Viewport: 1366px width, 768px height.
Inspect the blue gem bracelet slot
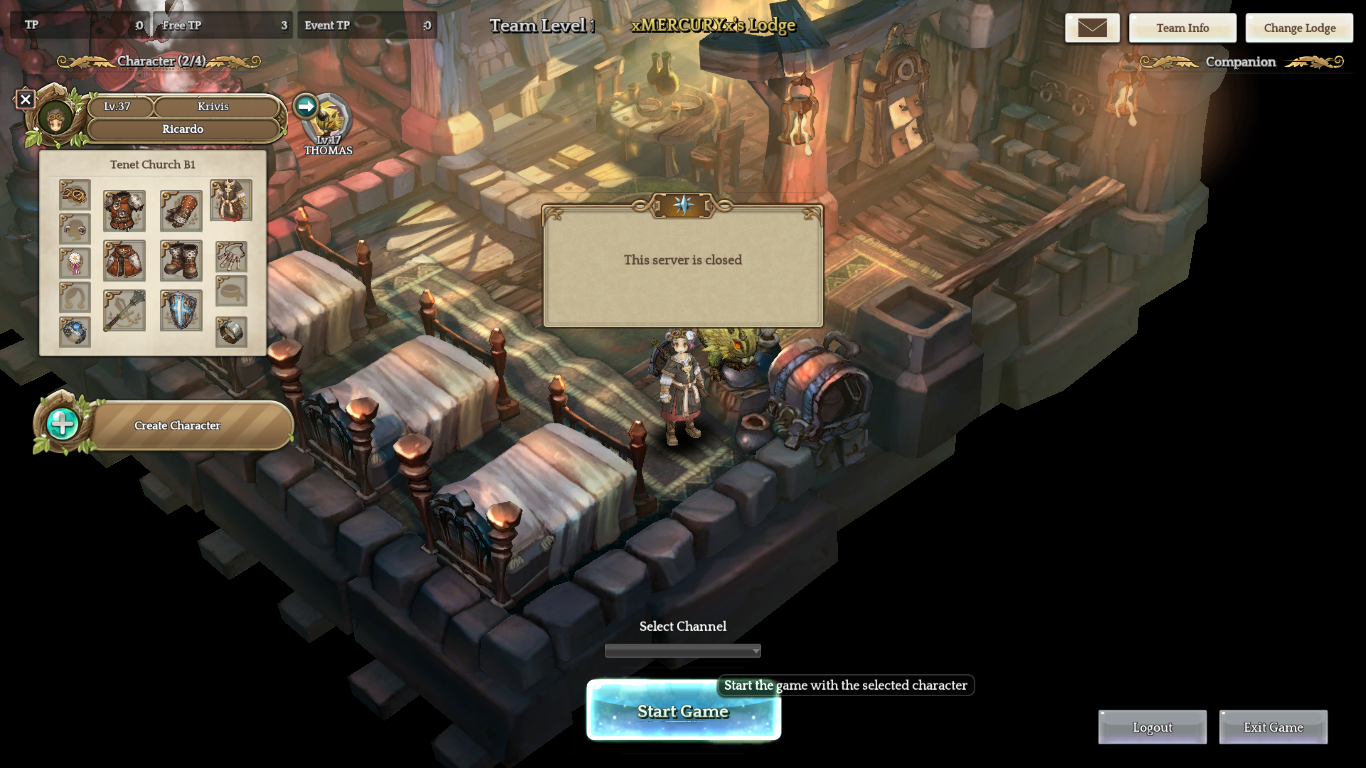(x=74, y=331)
